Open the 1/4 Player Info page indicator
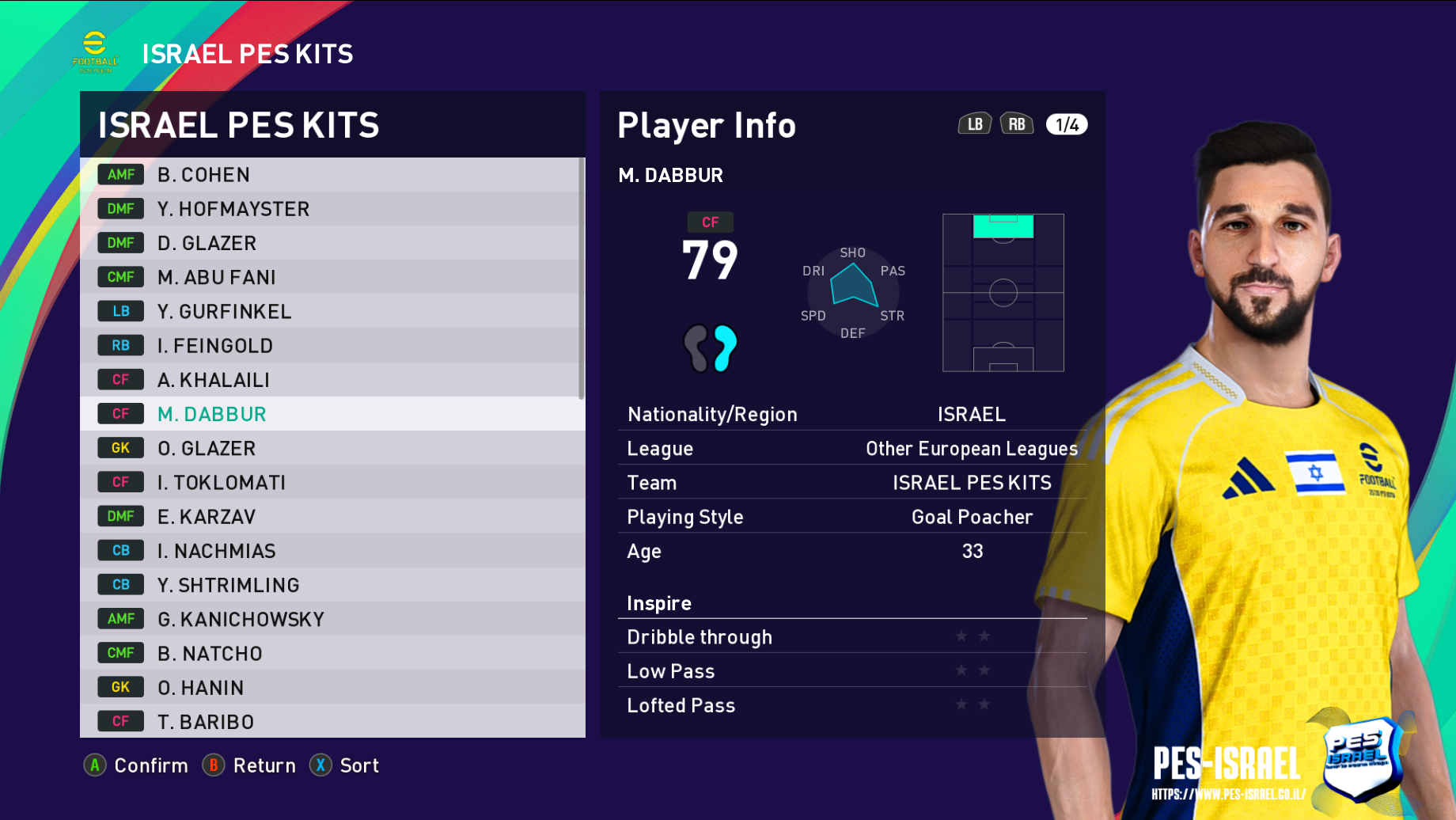The height and width of the screenshot is (820, 1456). coord(1066,124)
